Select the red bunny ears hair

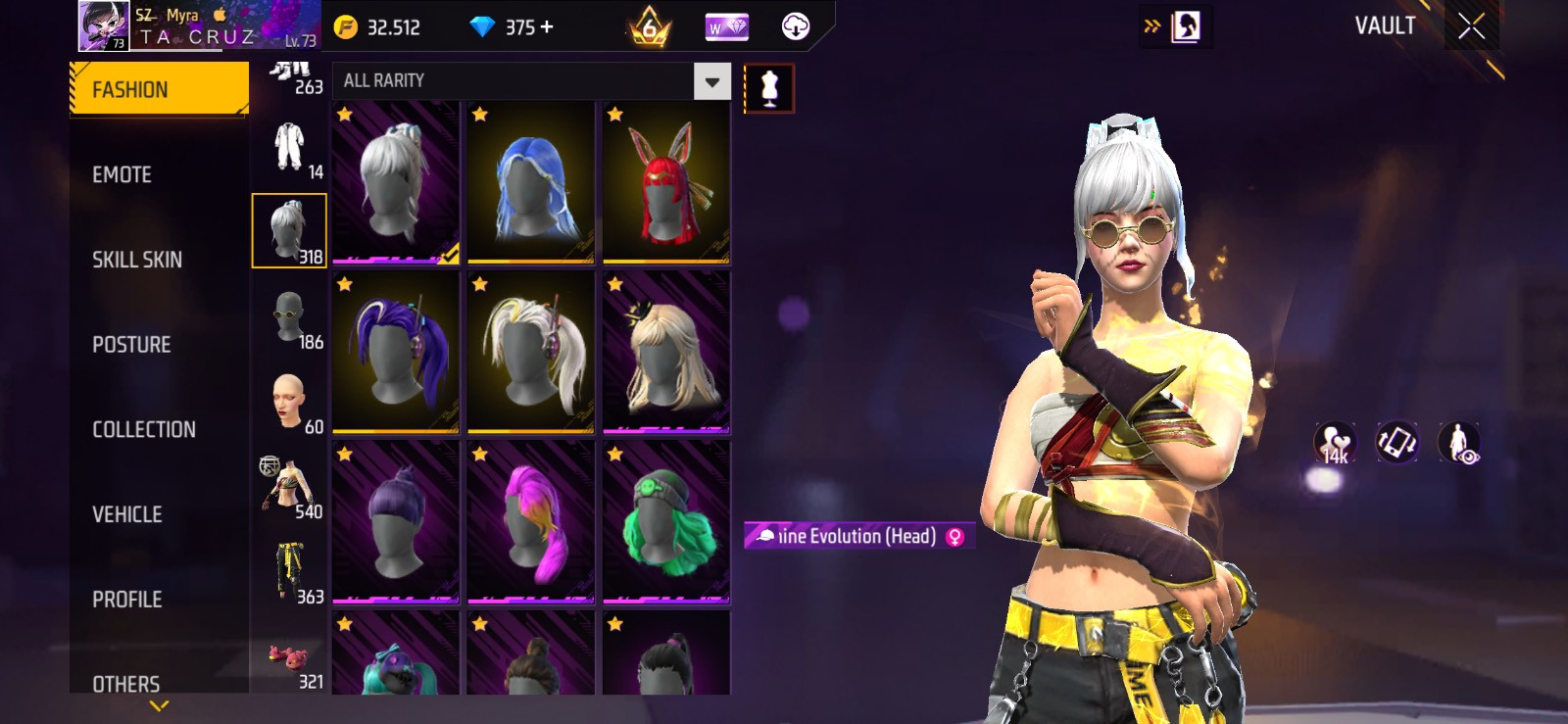point(666,183)
